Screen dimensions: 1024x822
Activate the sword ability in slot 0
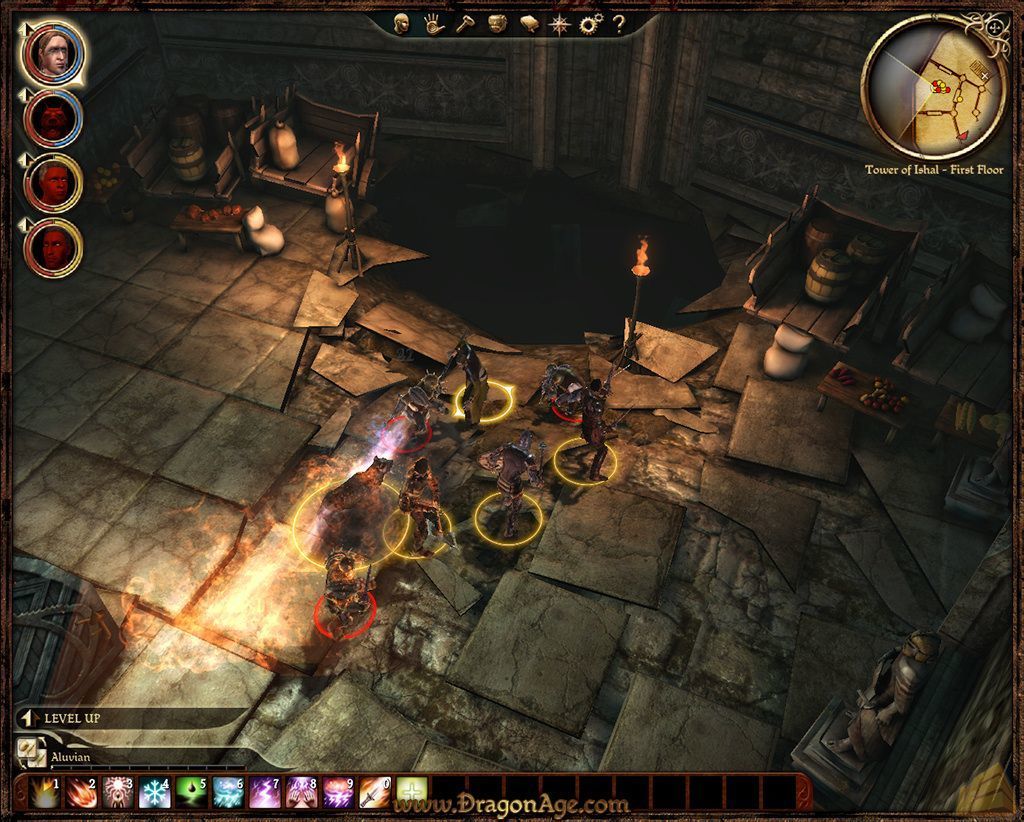click(x=375, y=793)
